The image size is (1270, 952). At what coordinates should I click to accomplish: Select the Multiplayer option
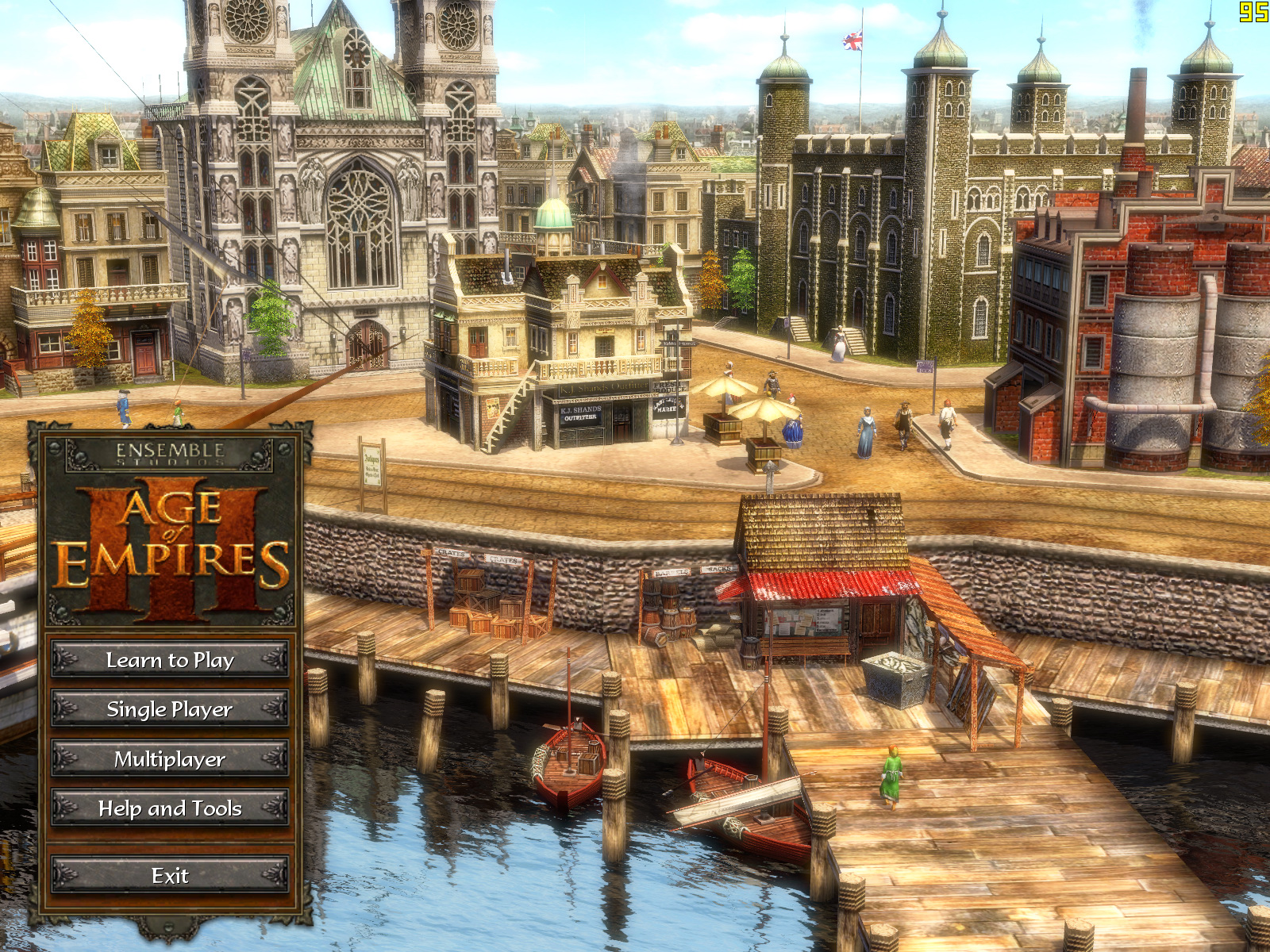[x=170, y=759]
